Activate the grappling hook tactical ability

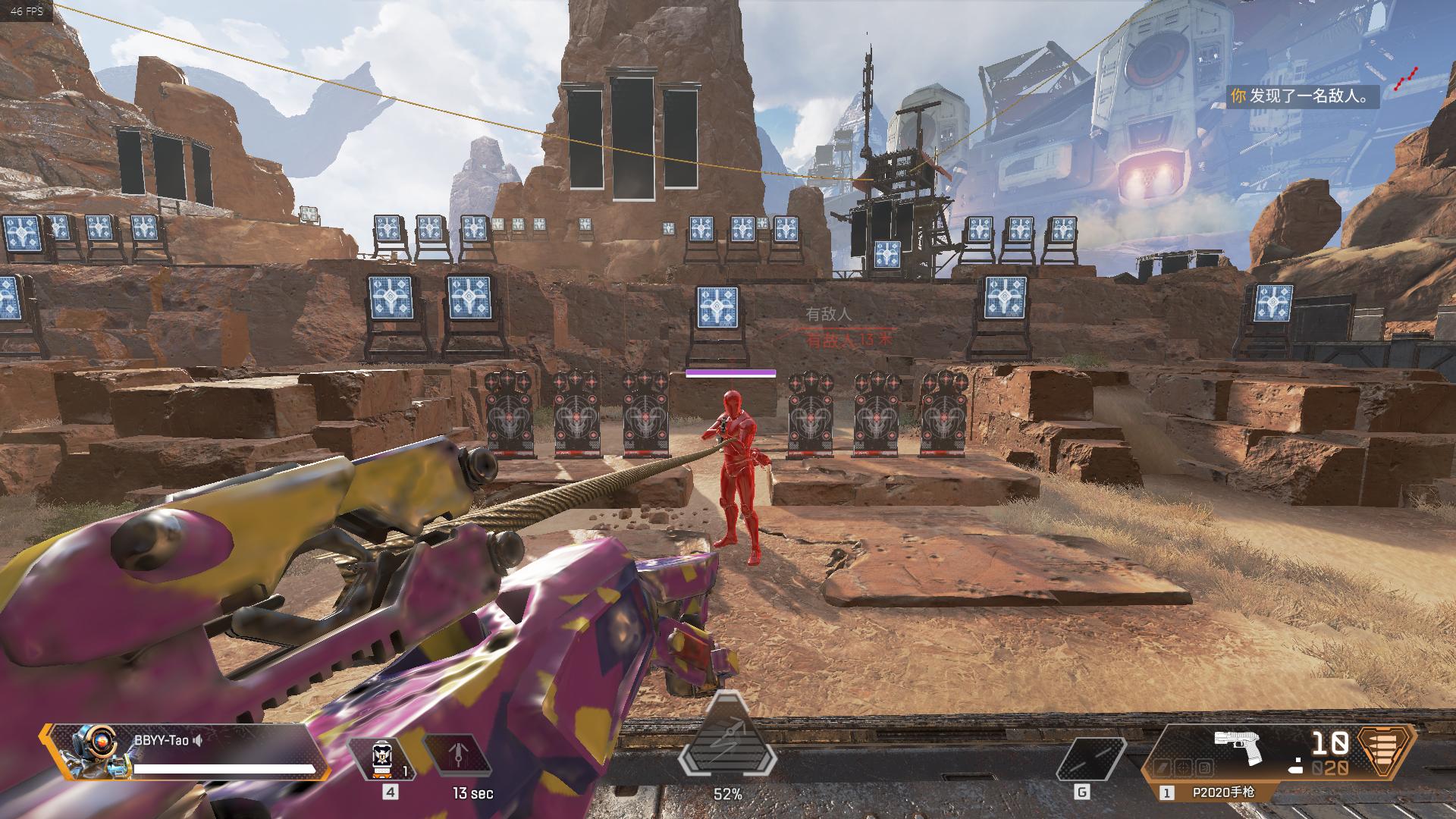[457, 759]
